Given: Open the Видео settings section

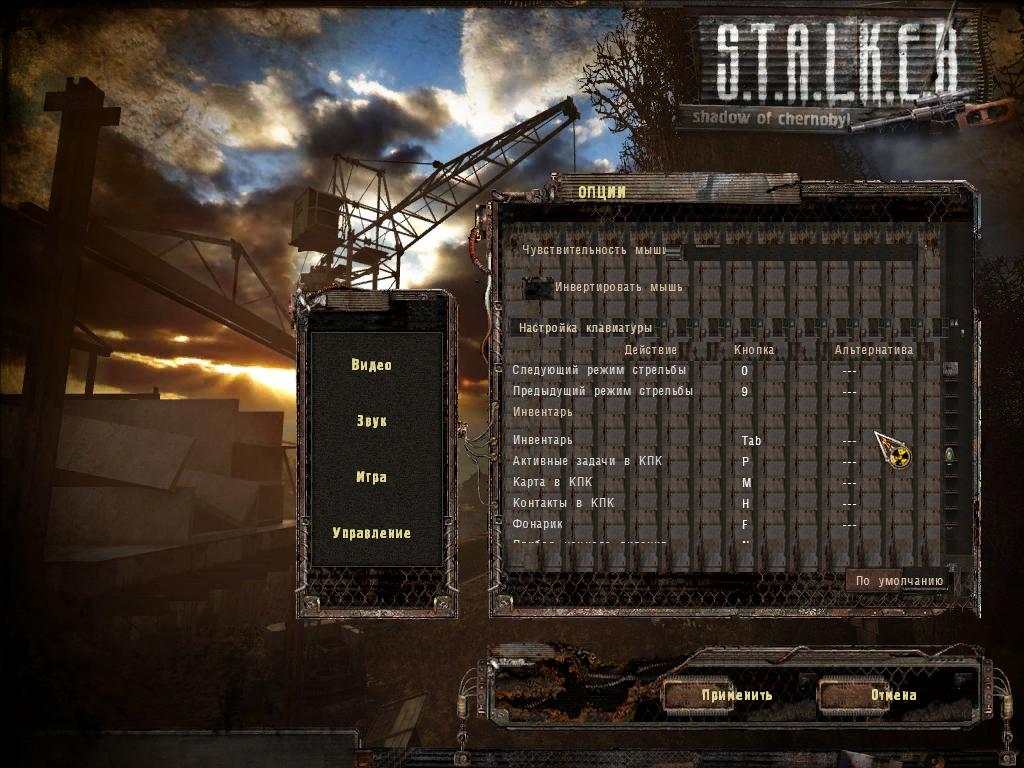Looking at the screenshot, I should point(371,365).
